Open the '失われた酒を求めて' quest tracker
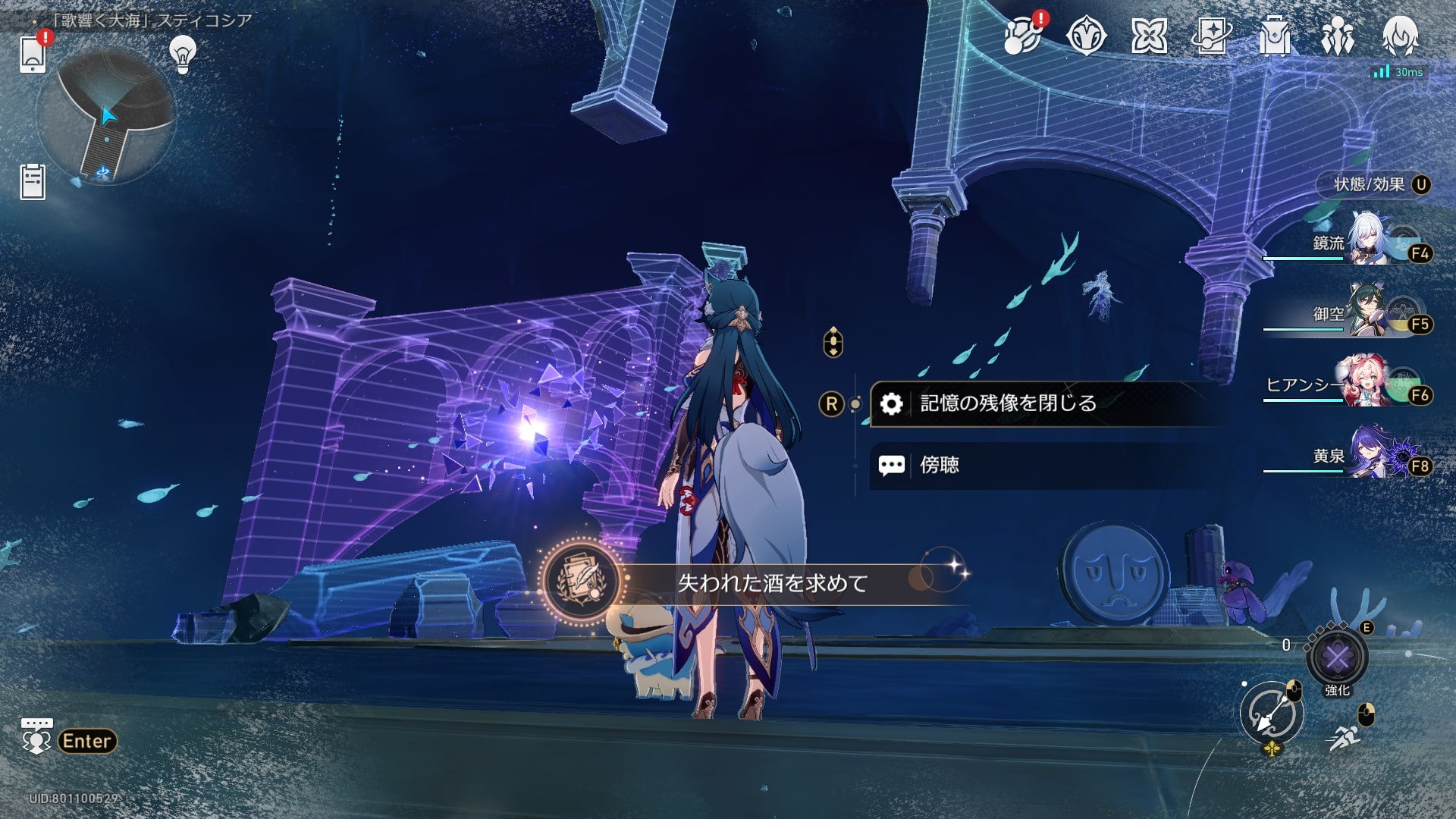The height and width of the screenshot is (819, 1456). pos(772,583)
